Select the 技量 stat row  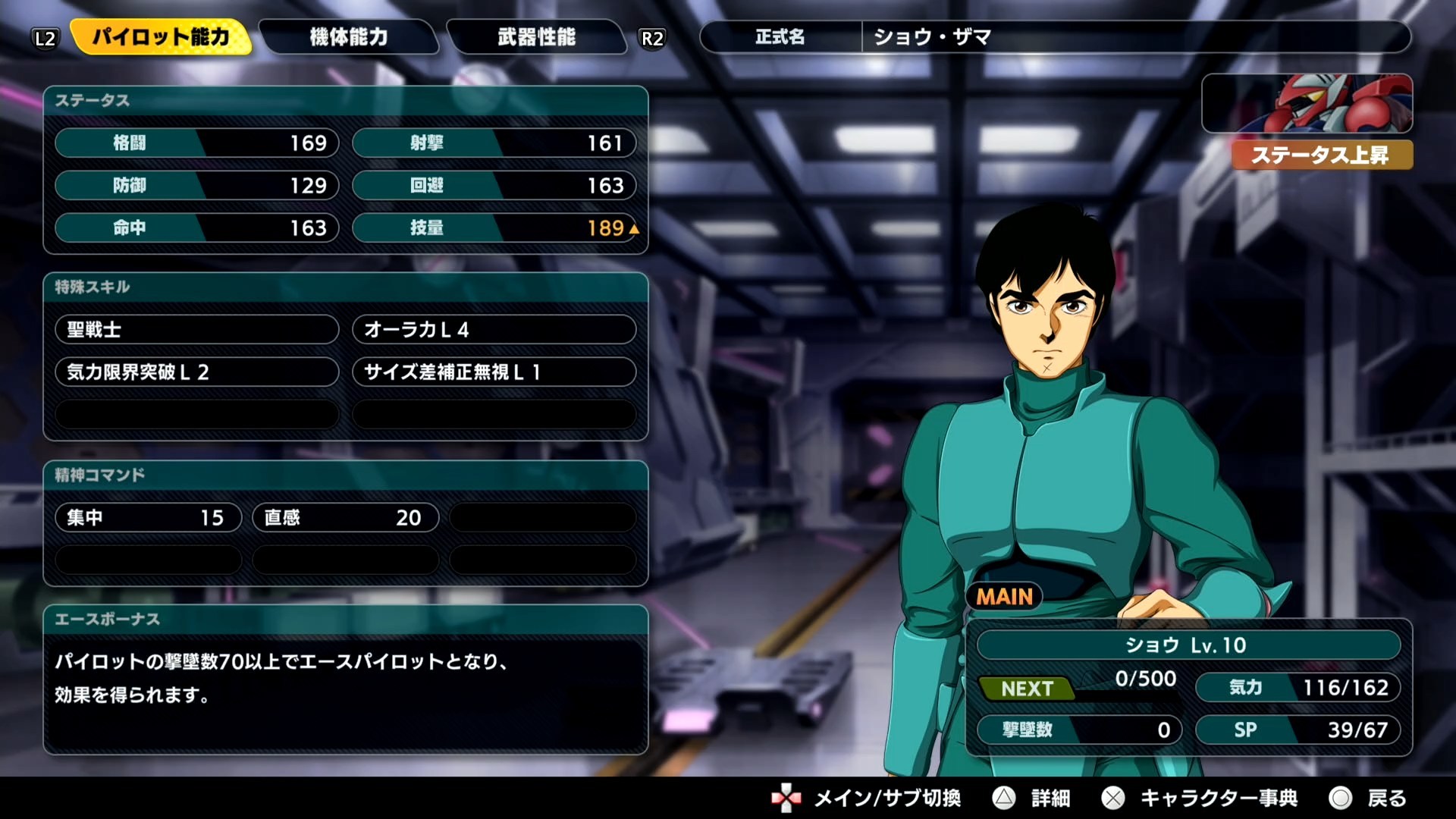tap(494, 228)
